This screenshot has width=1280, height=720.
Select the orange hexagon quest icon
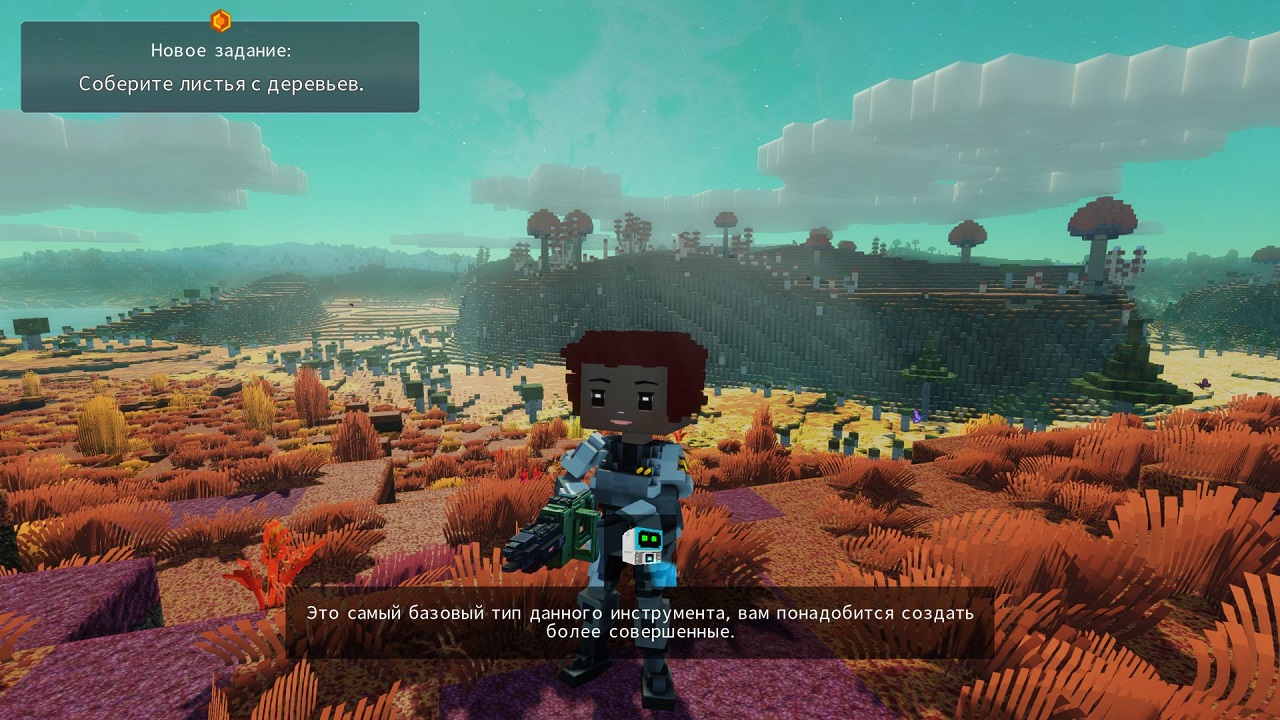pyautogui.click(x=221, y=20)
